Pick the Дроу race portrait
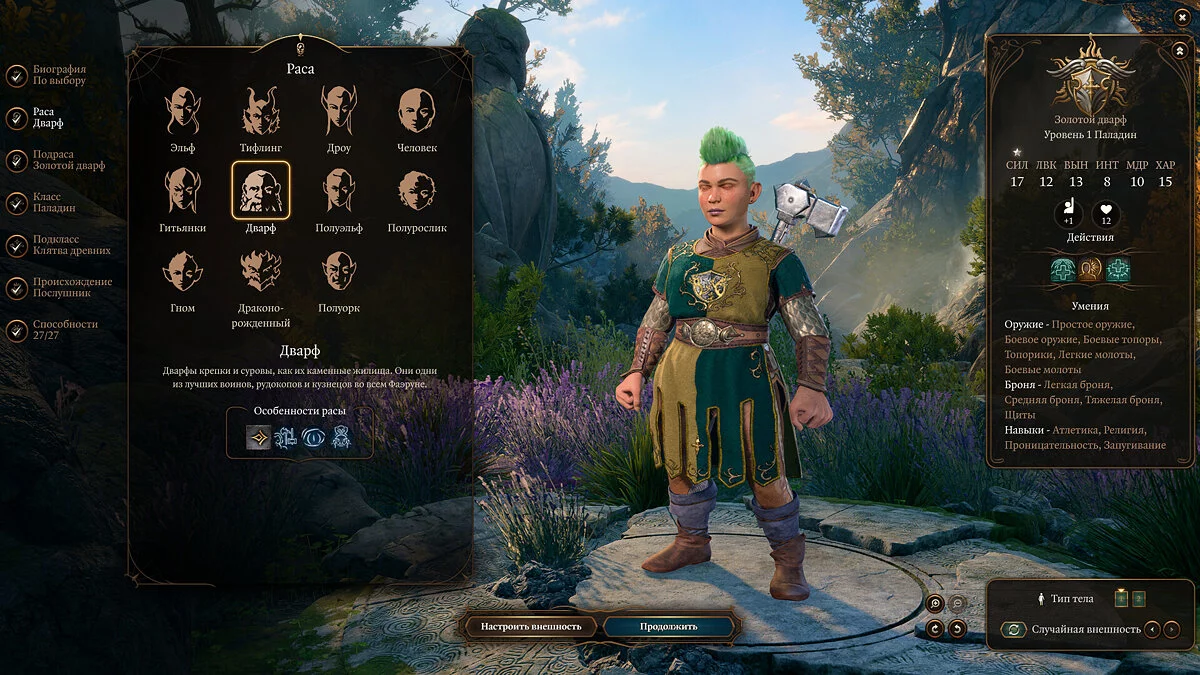Image resolution: width=1200 pixels, height=675 pixels. coord(339,111)
